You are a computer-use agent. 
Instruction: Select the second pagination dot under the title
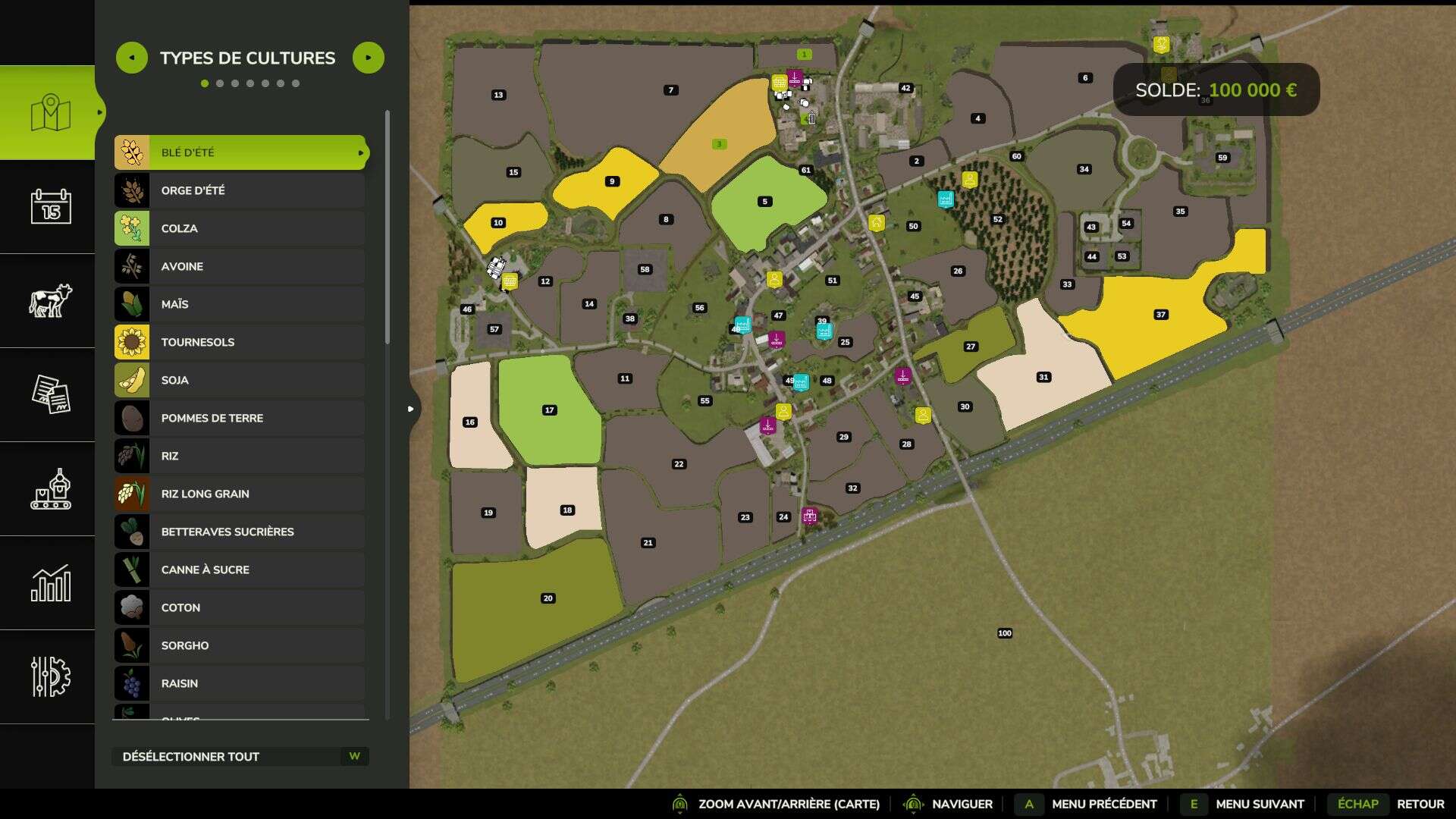pos(221,84)
